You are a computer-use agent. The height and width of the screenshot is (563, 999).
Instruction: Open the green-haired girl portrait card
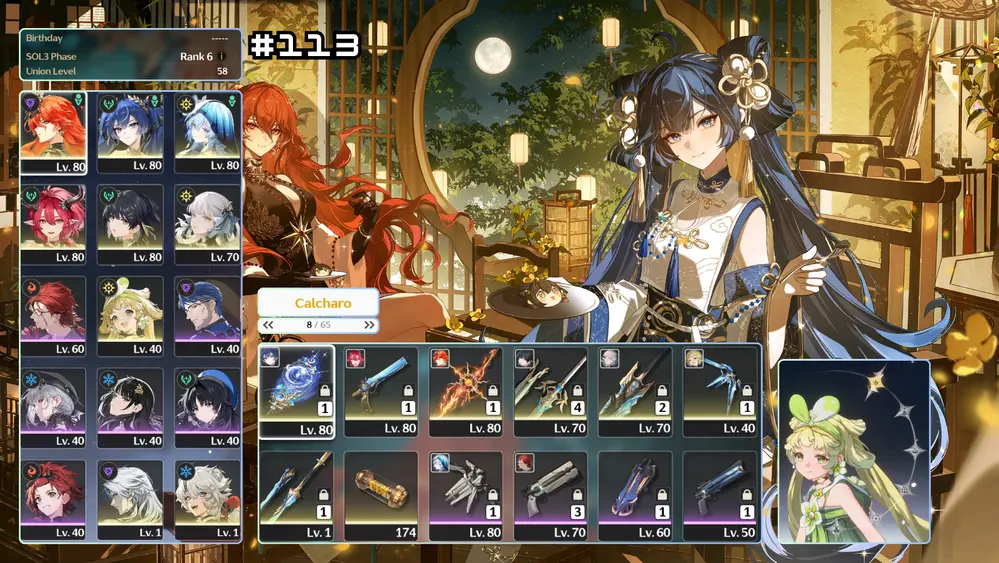[x=854, y=451]
